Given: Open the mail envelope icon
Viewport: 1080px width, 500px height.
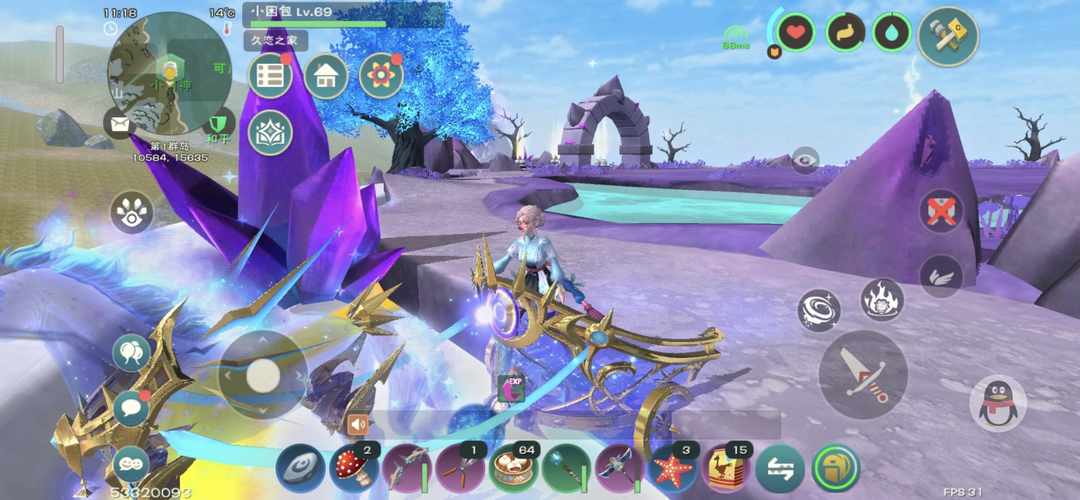Looking at the screenshot, I should (120, 124).
